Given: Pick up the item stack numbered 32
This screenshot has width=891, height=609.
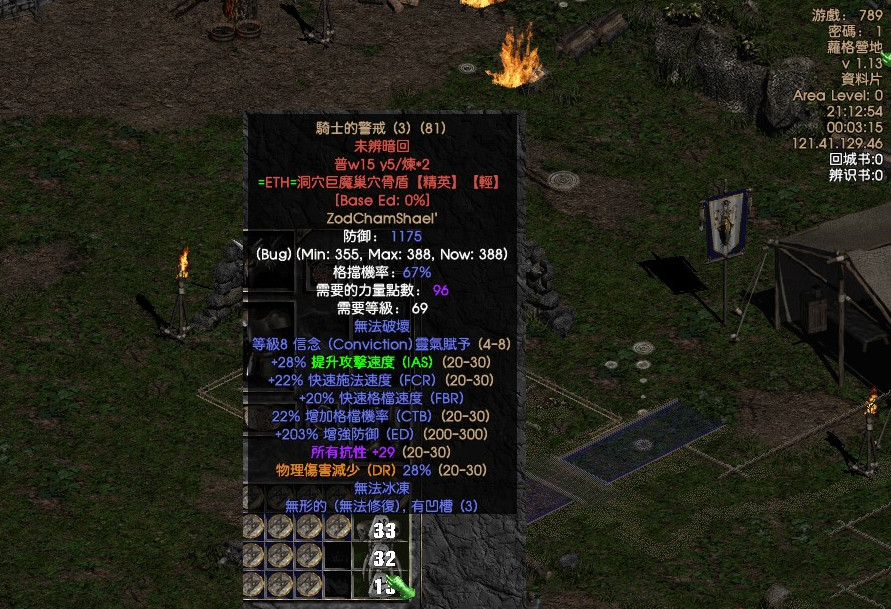Looking at the screenshot, I should pyautogui.click(x=382, y=557).
